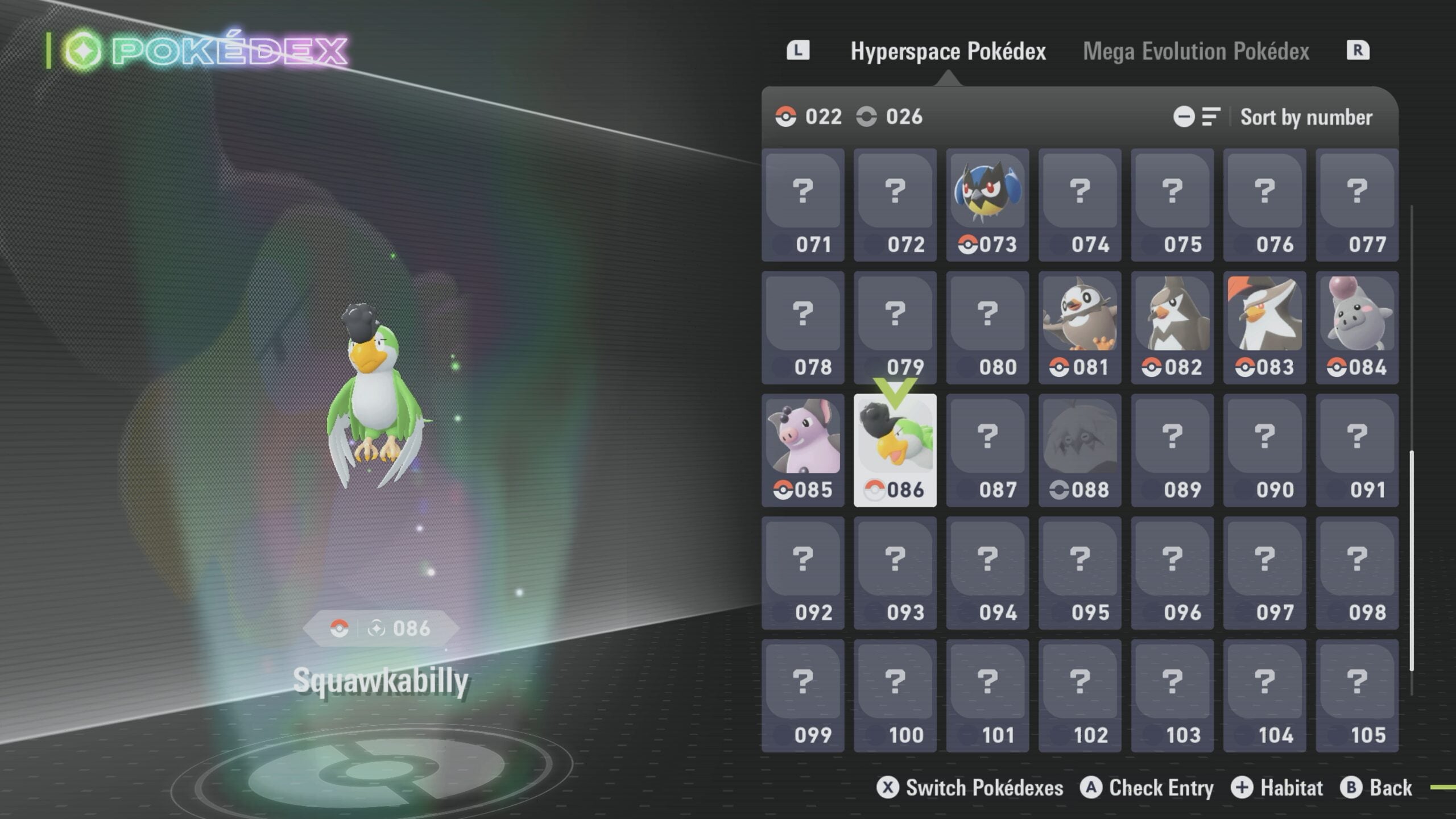Select the unknown entry numbered 100
1456x819 pixels.
(x=895, y=696)
